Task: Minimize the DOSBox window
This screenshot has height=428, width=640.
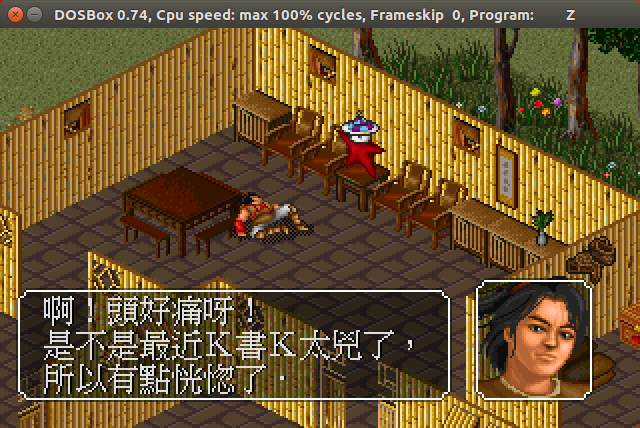Action: click(33, 15)
